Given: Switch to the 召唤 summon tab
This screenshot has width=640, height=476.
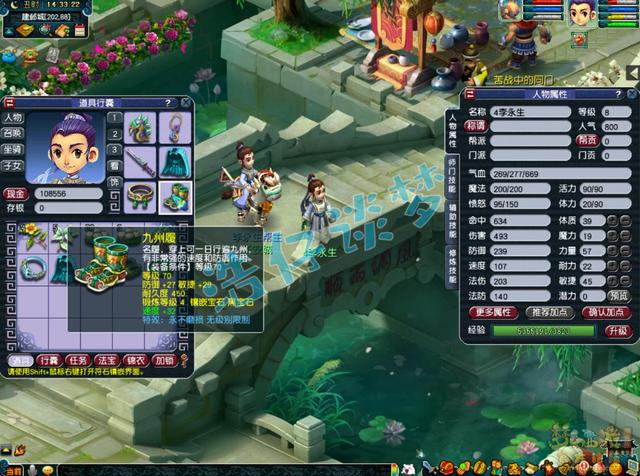Looking at the screenshot, I should [x=13, y=133].
